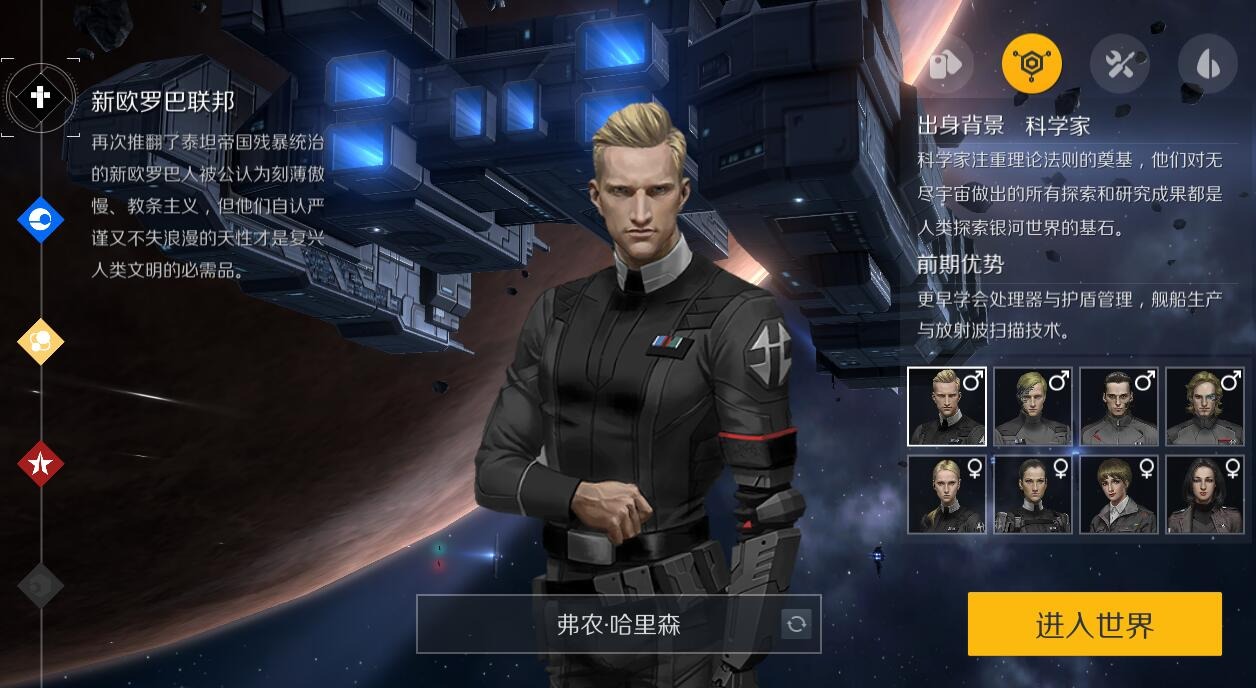Click the greyed-out bottom faction diamond

pos(40,586)
